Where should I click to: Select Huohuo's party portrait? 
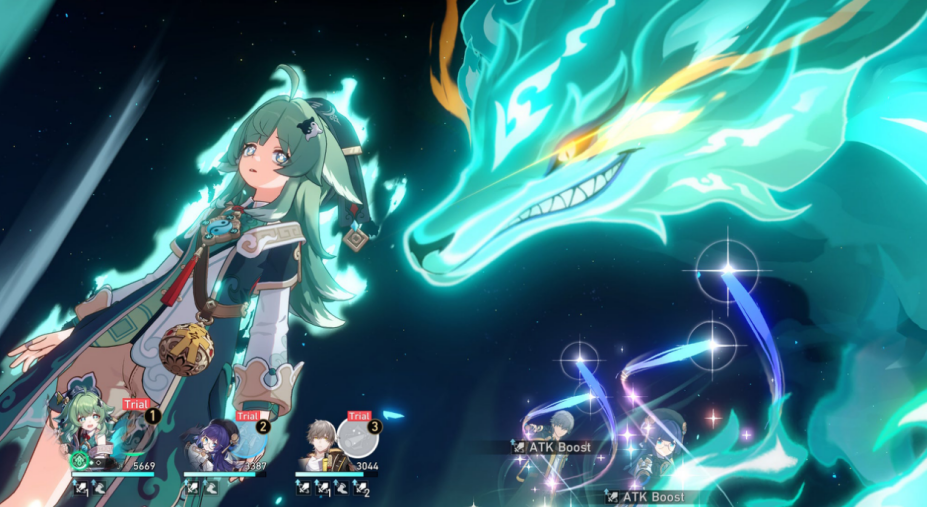coord(87,433)
